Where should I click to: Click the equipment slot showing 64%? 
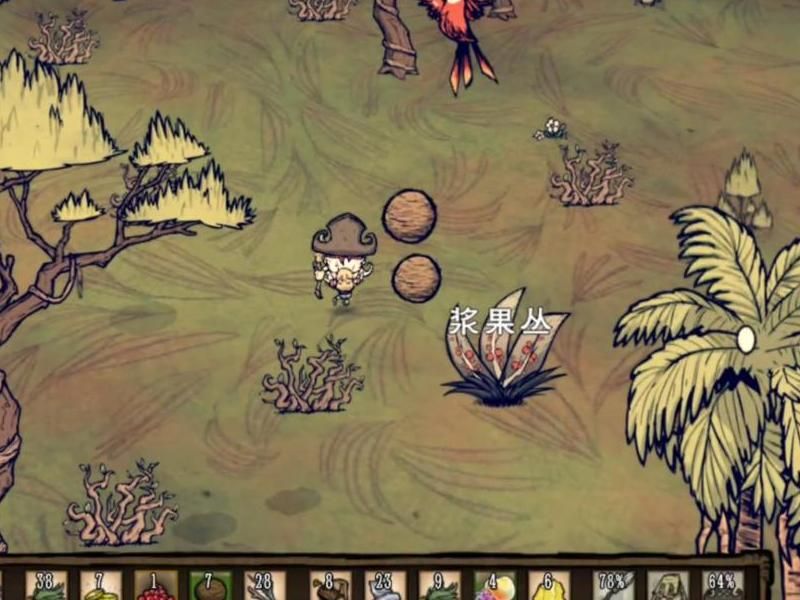point(722,586)
